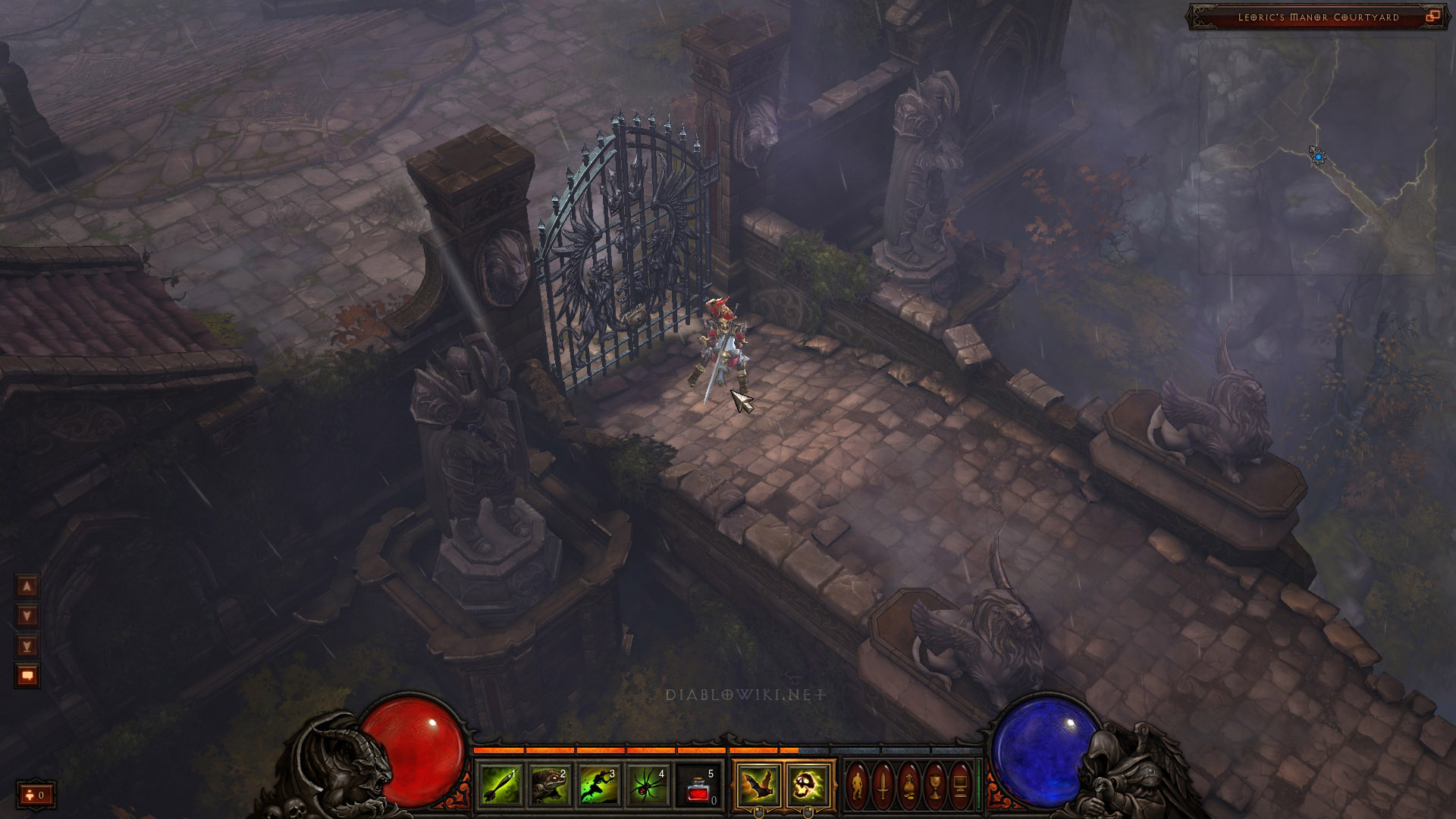The height and width of the screenshot is (819, 1456).
Task: Open the character figure menu button
Action: pos(858,786)
